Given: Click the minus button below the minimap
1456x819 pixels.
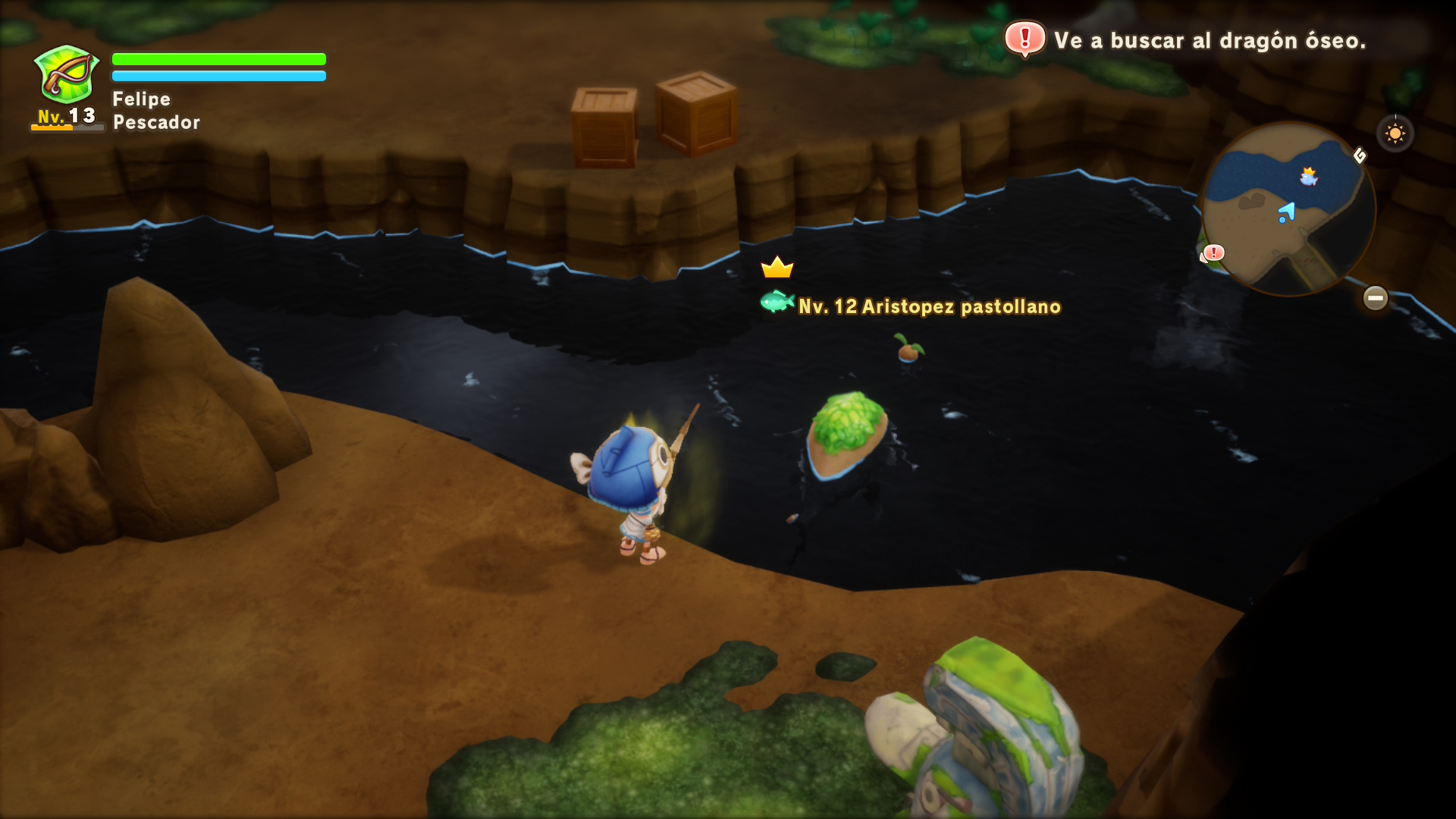Looking at the screenshot, I should 1375,298.
